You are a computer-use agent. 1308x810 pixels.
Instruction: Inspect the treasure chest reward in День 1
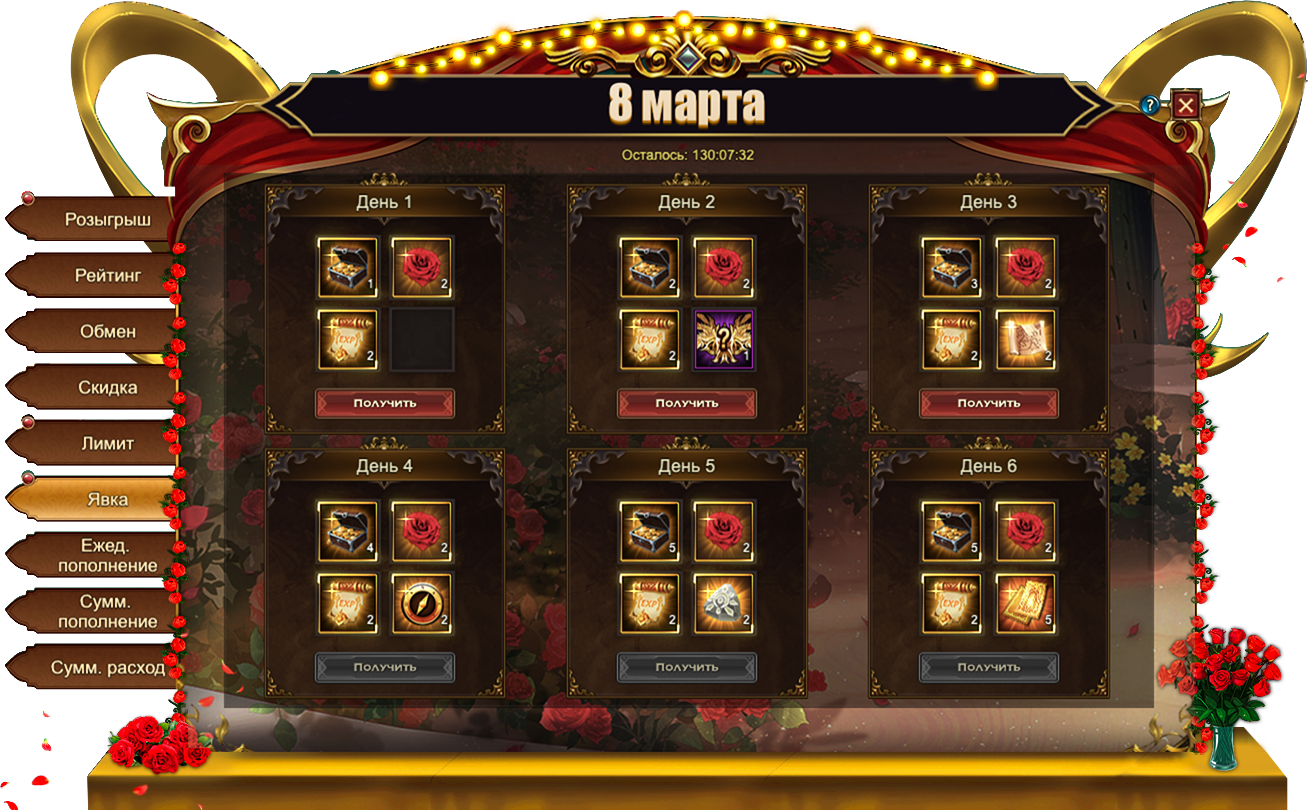pyautogui.click(x=348, y=268)
